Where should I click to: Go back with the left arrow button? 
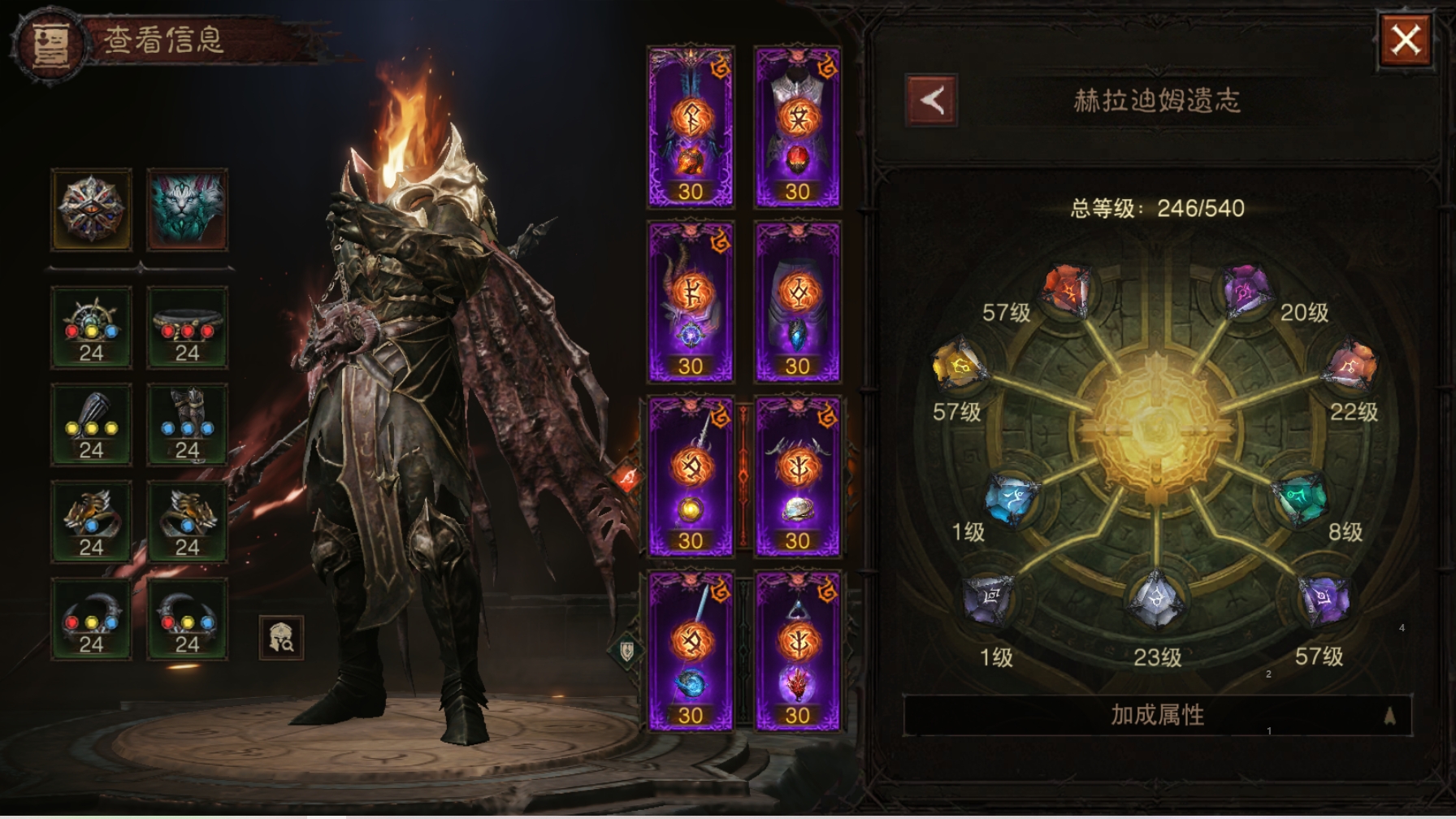tap(931, 101)
